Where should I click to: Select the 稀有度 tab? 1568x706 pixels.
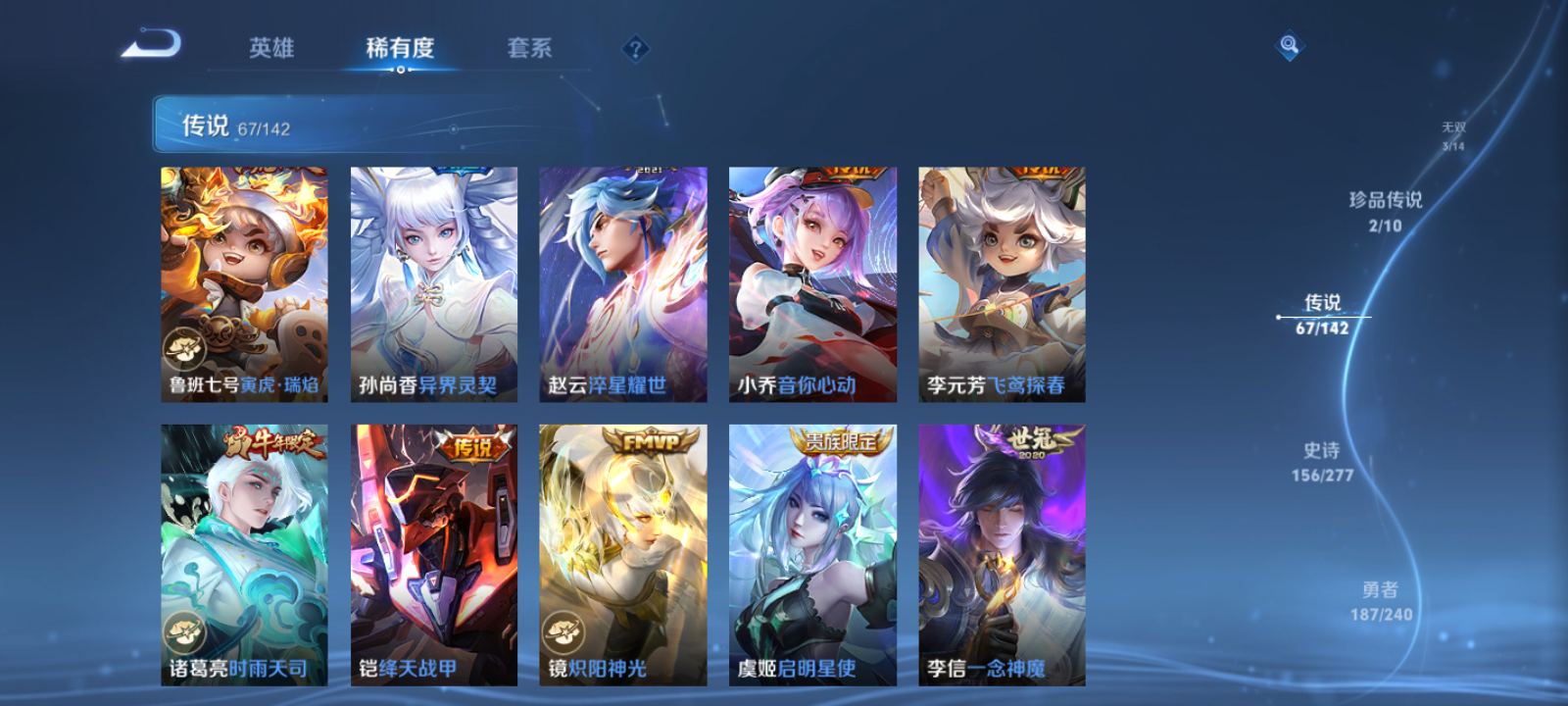click(x=397, y=47)
